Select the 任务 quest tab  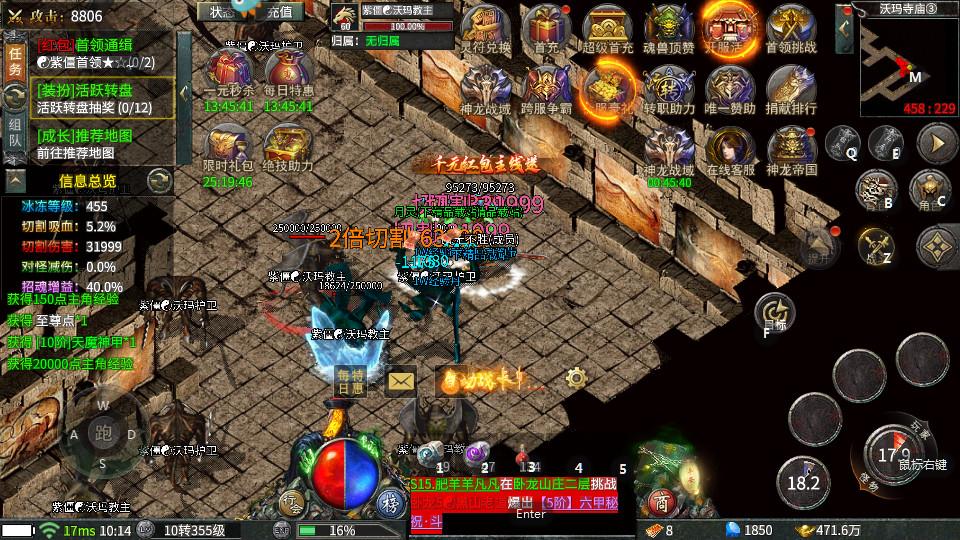[15, 60]
